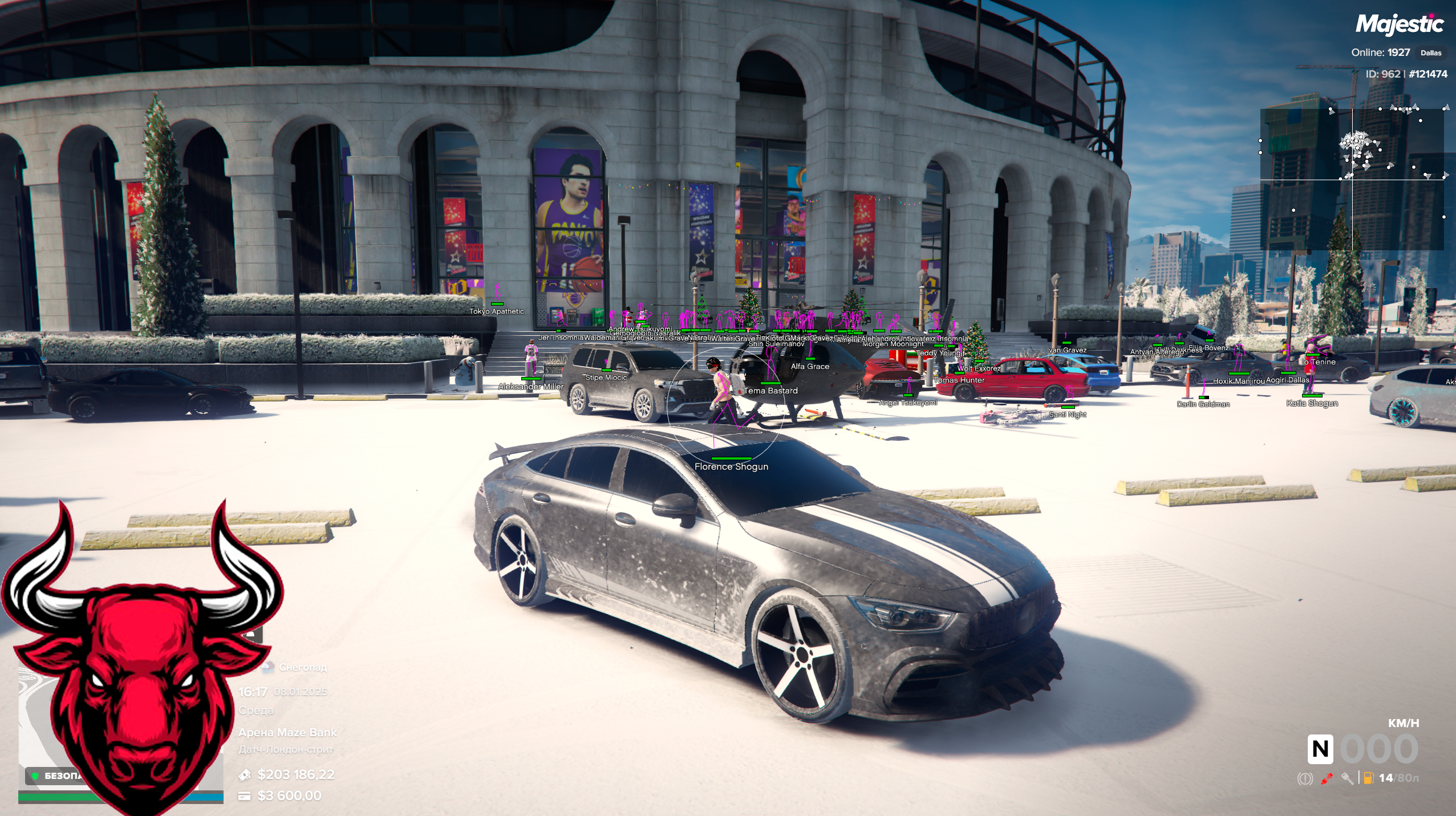The width and height of the screenshot is (1456, 816).
Task: Click the car key lock icon
Action: tap(1347, 778)
